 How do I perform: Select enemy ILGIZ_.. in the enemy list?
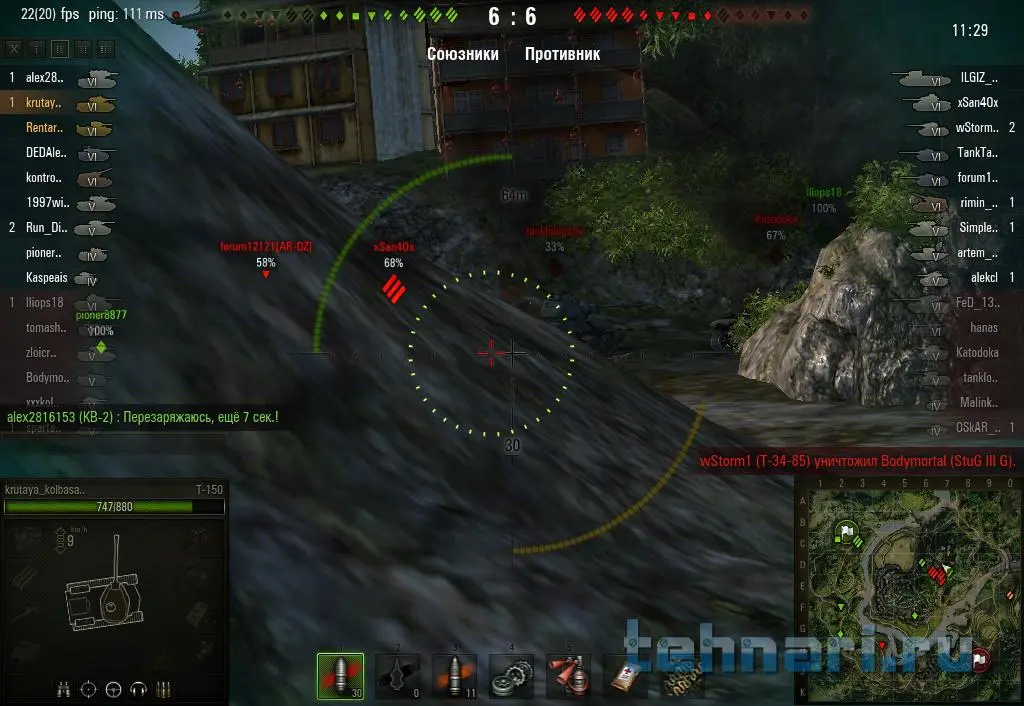978,77
